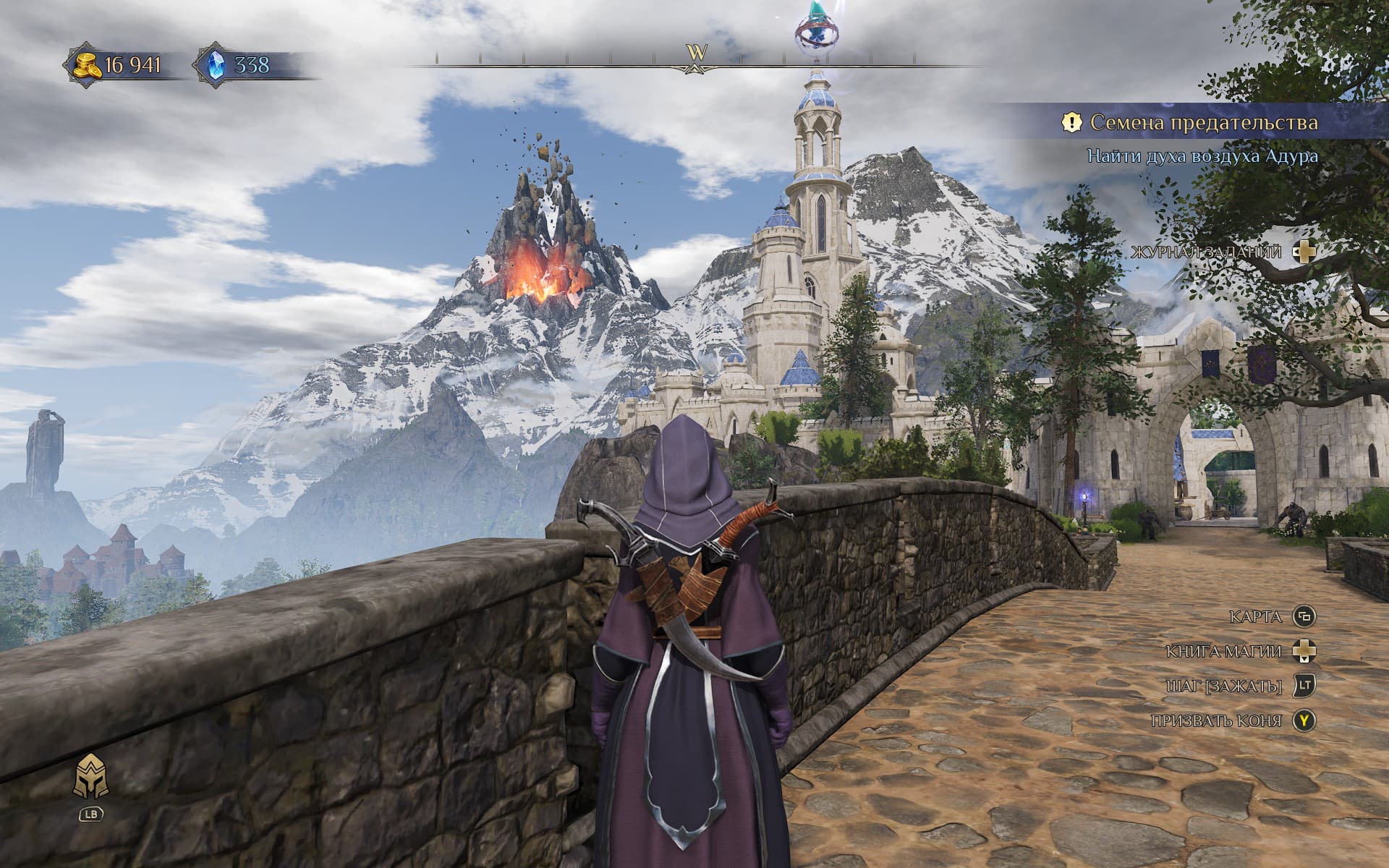Open the character helmet icon
1389x868 pixels.
(91, 776)
